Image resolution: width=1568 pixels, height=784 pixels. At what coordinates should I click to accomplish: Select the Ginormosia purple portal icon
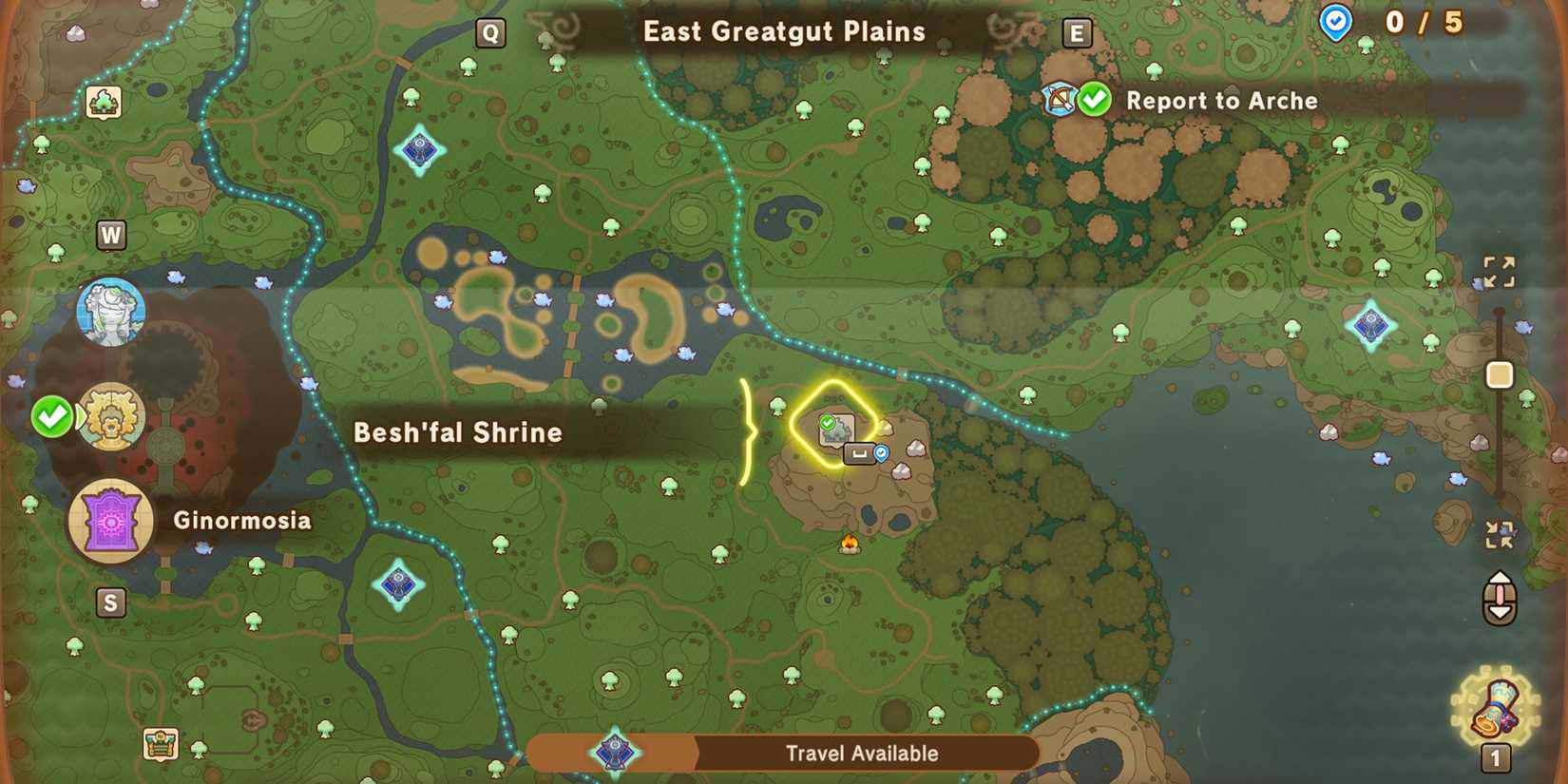[111, 521]
